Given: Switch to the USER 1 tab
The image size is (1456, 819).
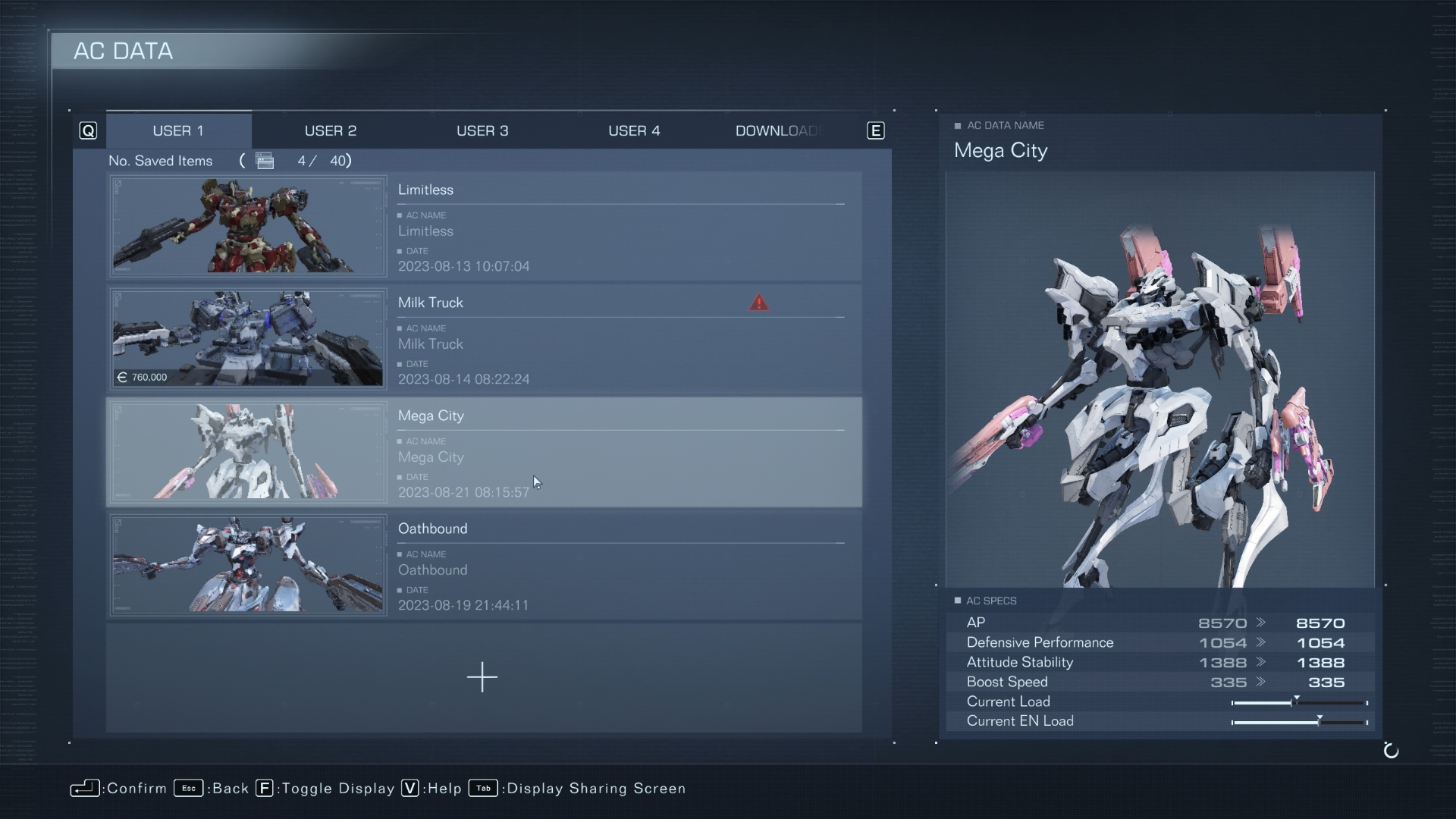Looking at the screenshot, I should pyautogui.click(x=178, y=130).
